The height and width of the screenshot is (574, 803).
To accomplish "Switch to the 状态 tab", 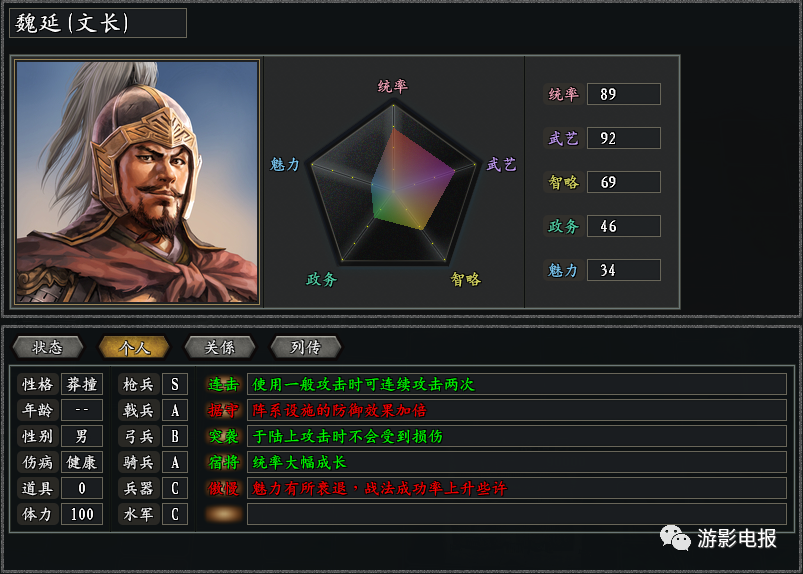I will [x=48, y=347].
